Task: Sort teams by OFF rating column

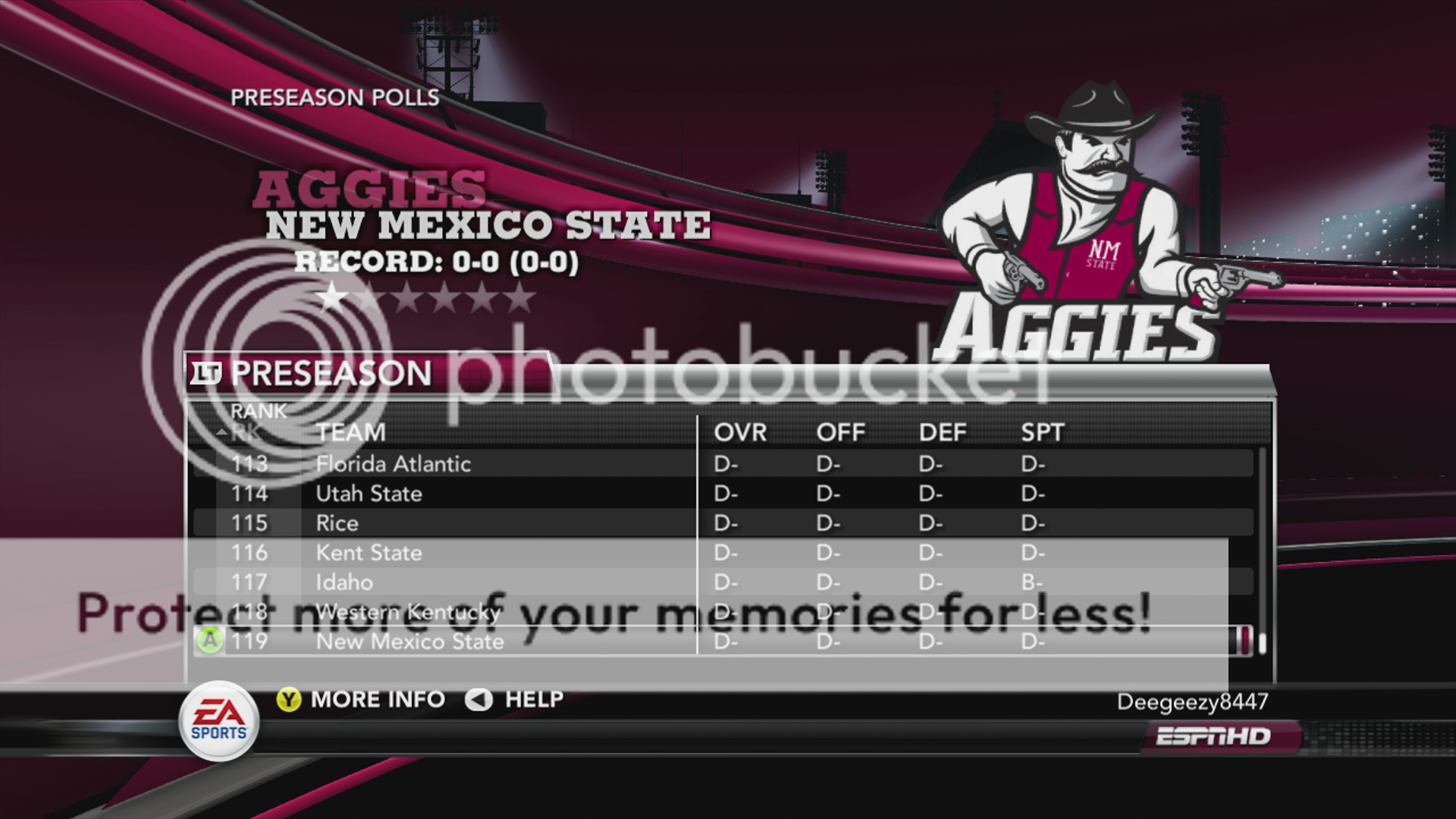Action: pos(840,432)
